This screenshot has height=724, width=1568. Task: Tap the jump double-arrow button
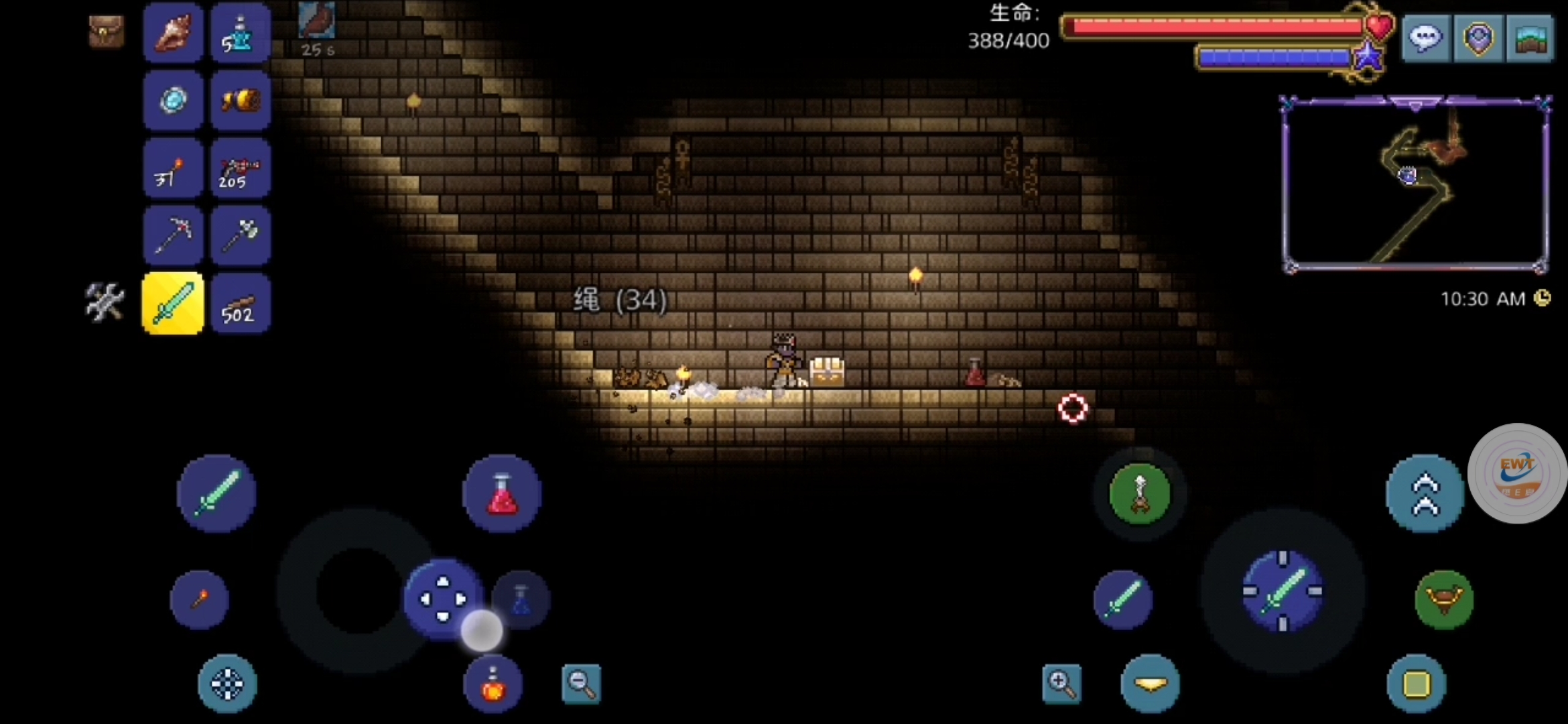pyautogui.click(x=1425, y=494)
